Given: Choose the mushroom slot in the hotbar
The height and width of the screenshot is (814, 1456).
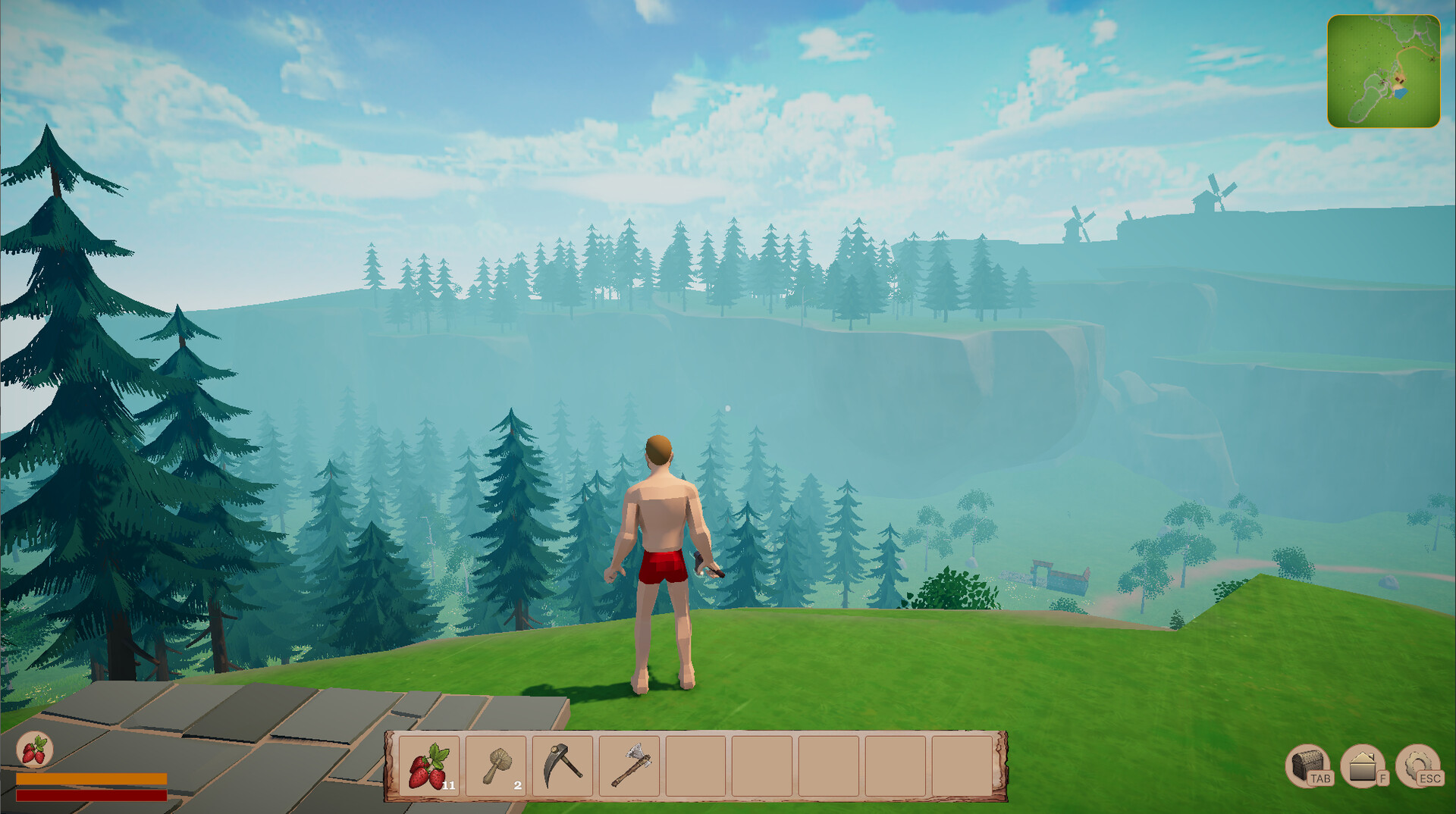Looking at the screenshot, I should pyautogui.click(x=496, y=765).
